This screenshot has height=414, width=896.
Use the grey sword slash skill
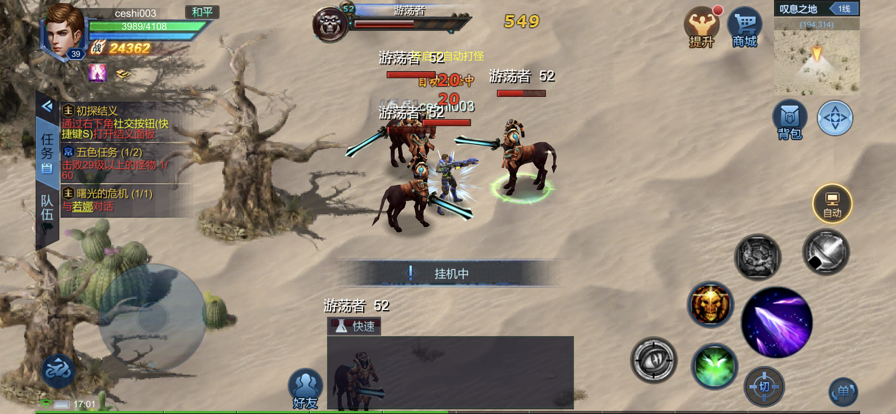825,252
